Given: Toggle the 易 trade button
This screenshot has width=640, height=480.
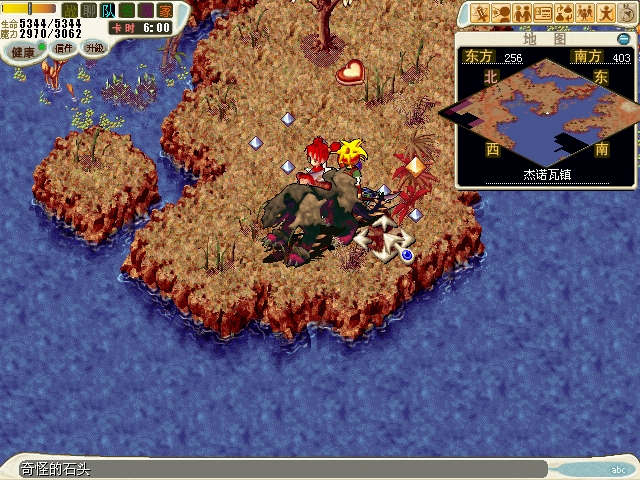Looking at the screenshot, I should 146,10.
